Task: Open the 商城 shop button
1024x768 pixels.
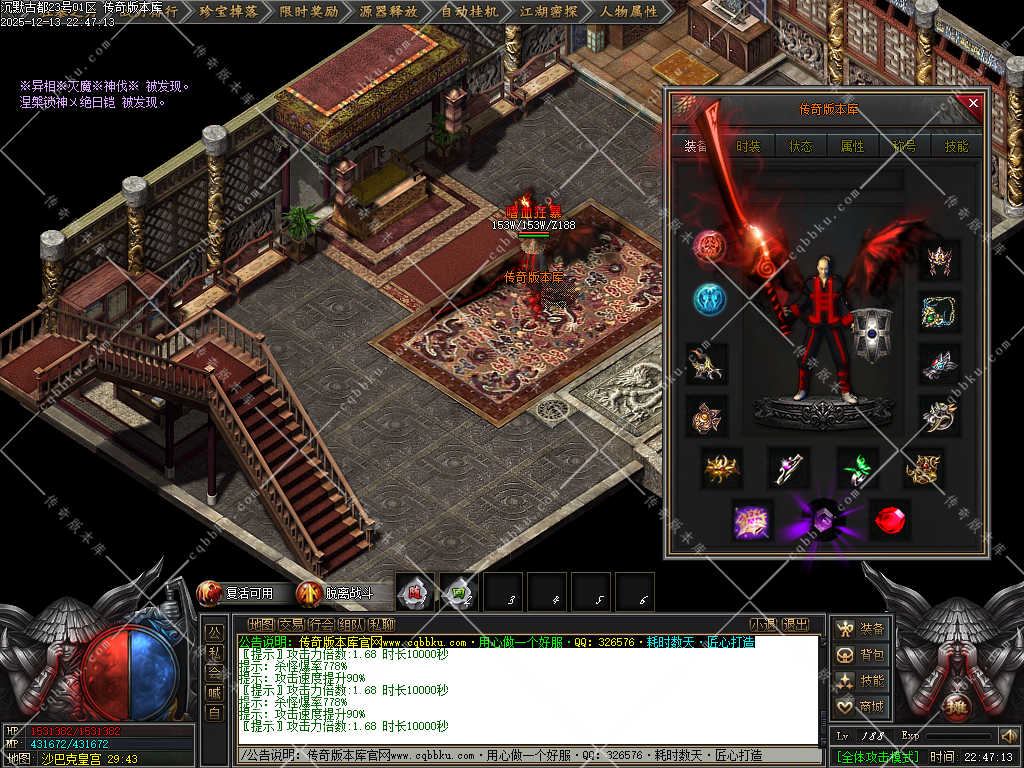Action: tap(861, 707)
